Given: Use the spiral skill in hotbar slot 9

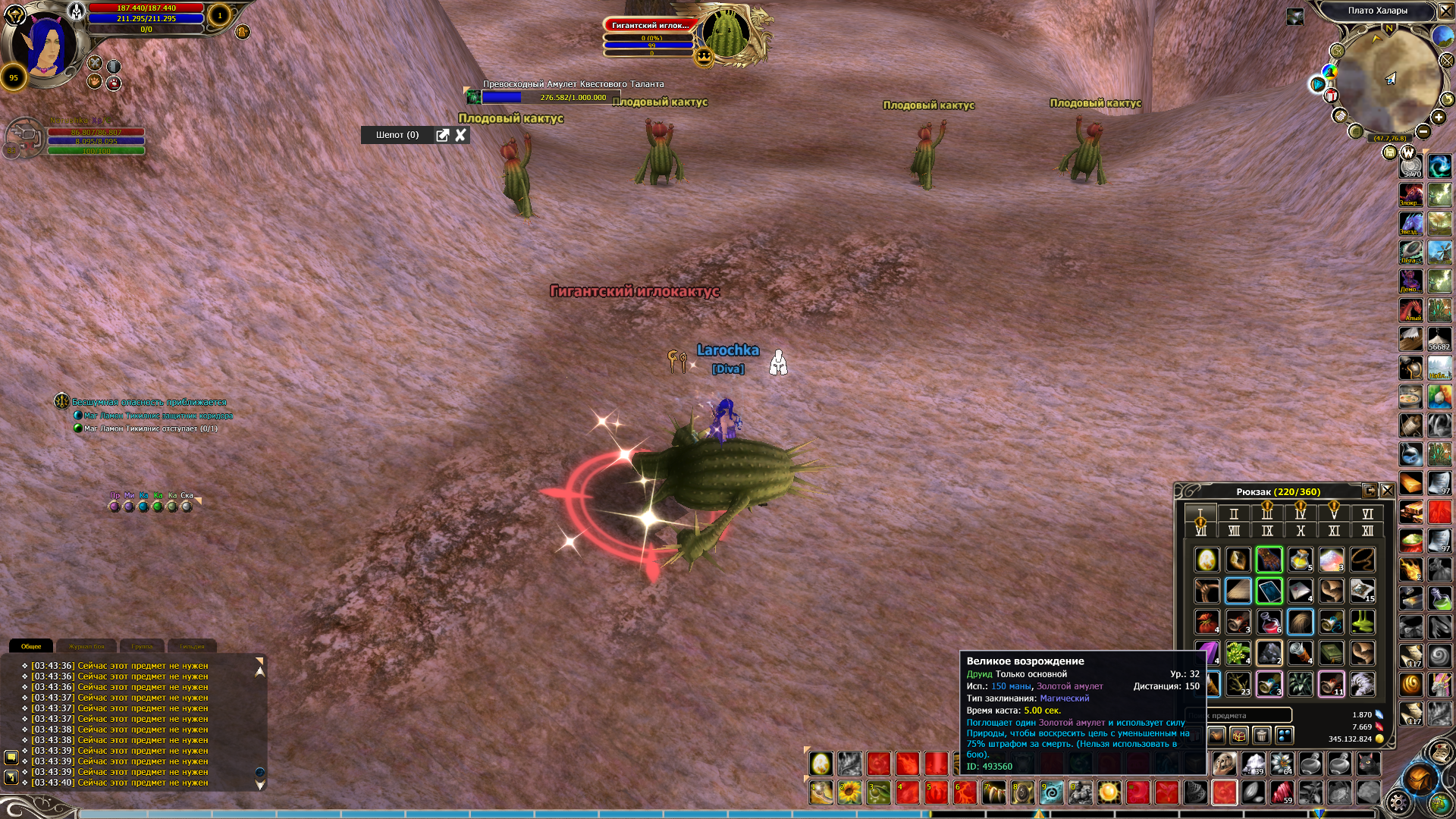Looking at the screenshot, I should tap(1051, 792).
